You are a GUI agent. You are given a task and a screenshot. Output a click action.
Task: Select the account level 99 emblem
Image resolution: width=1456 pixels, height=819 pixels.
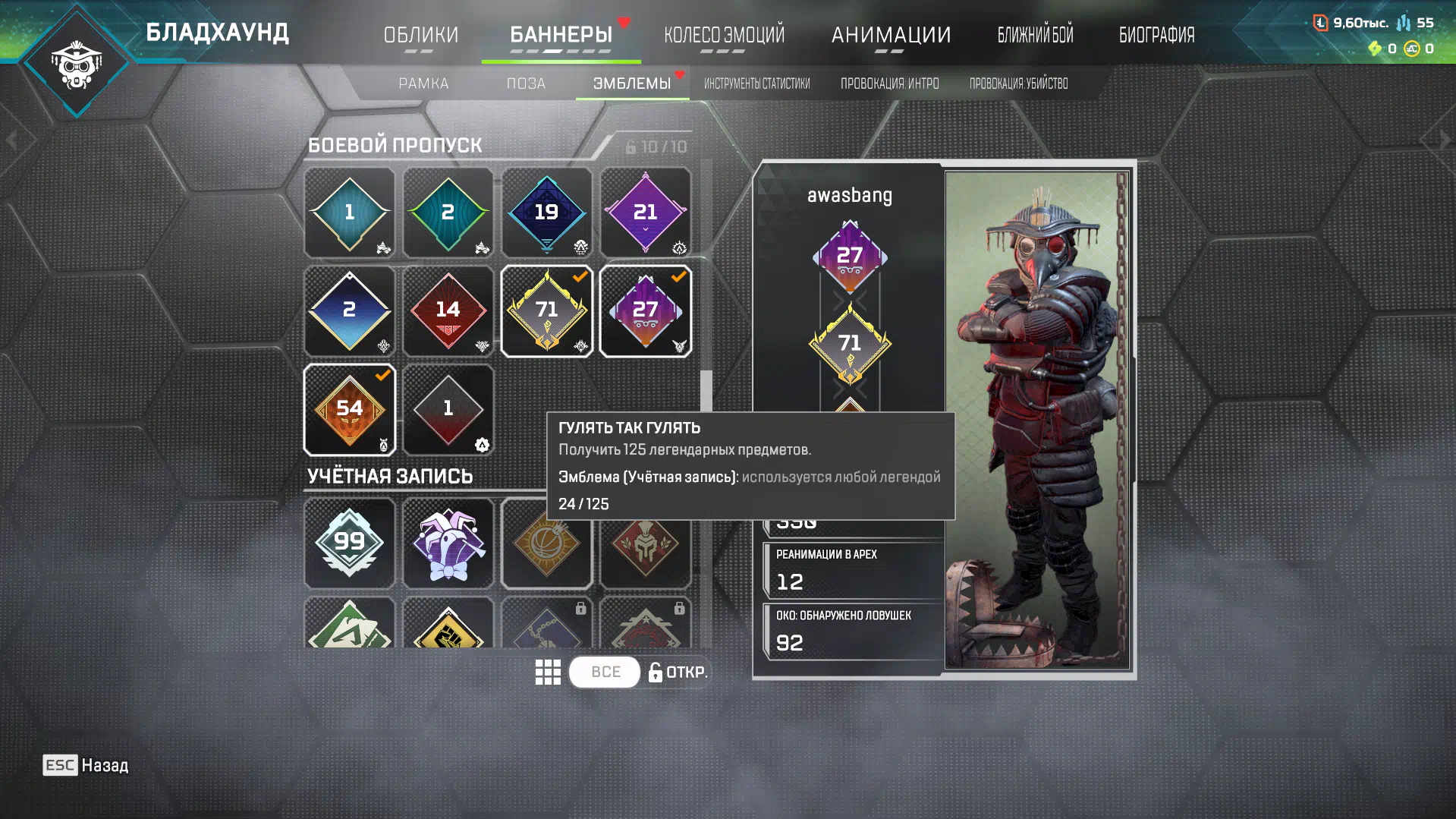[349, 543]
